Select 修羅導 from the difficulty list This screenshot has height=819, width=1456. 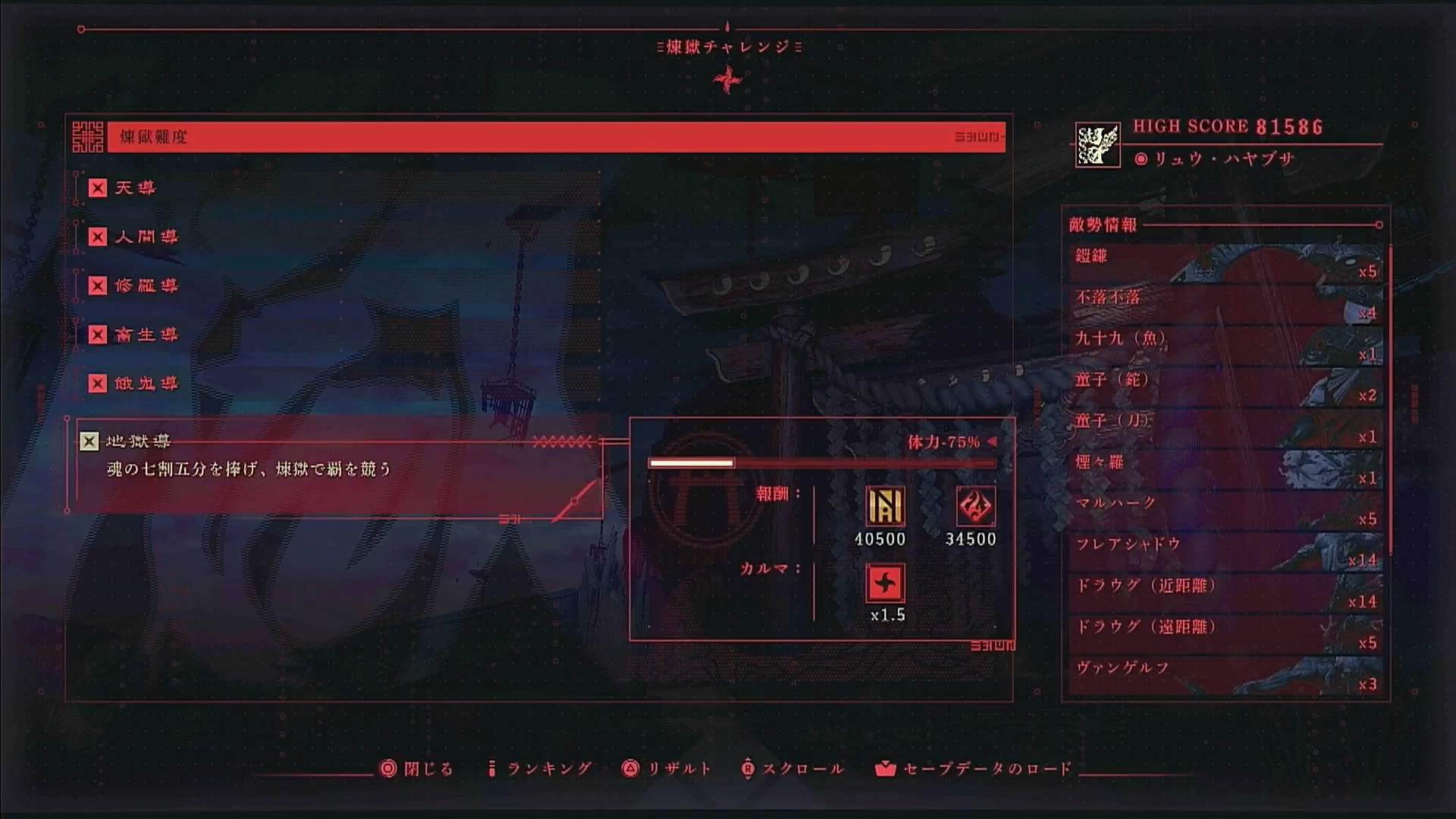click(x=146, y=286)
